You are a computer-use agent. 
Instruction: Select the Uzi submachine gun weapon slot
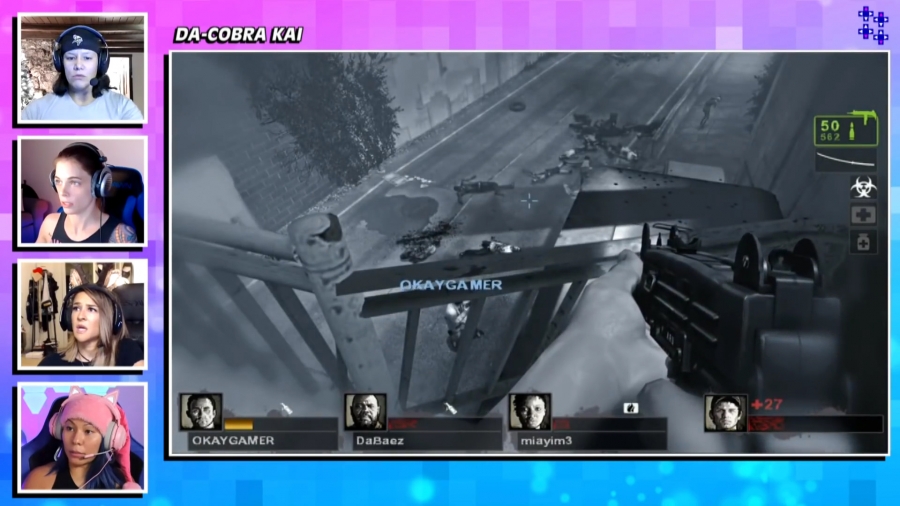coord(846,129)
